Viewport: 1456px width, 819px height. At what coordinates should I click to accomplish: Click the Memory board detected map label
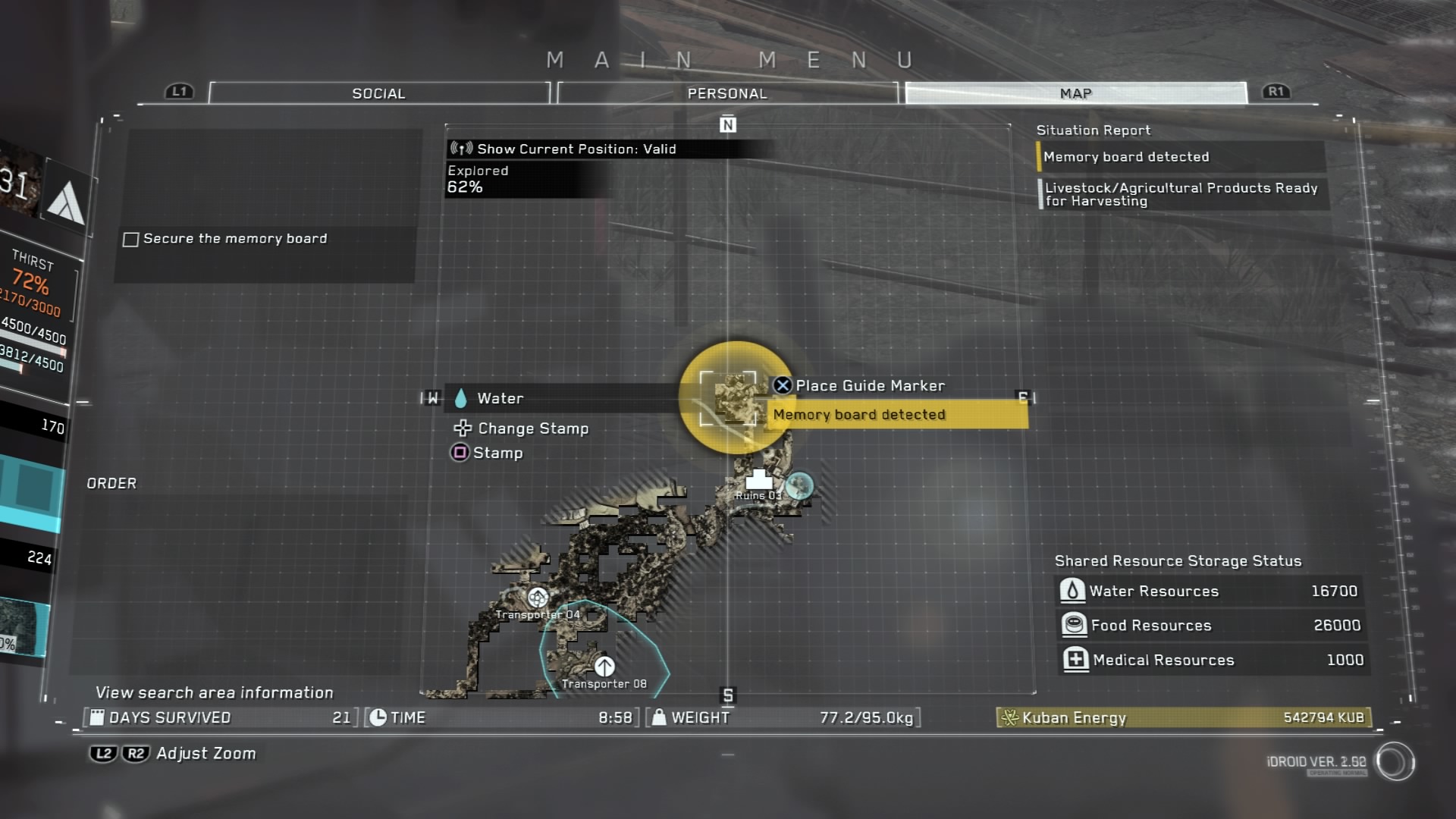898,415
